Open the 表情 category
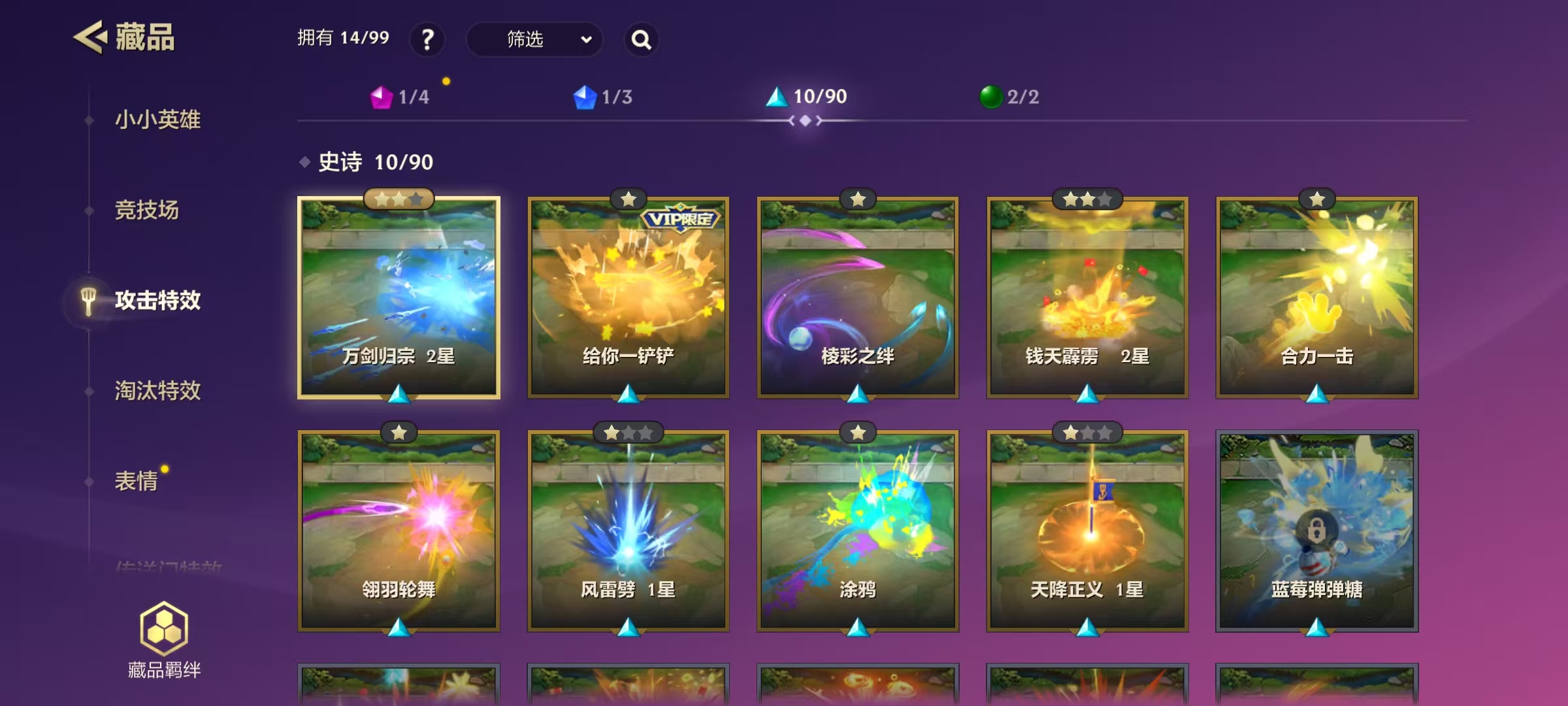 137,481
